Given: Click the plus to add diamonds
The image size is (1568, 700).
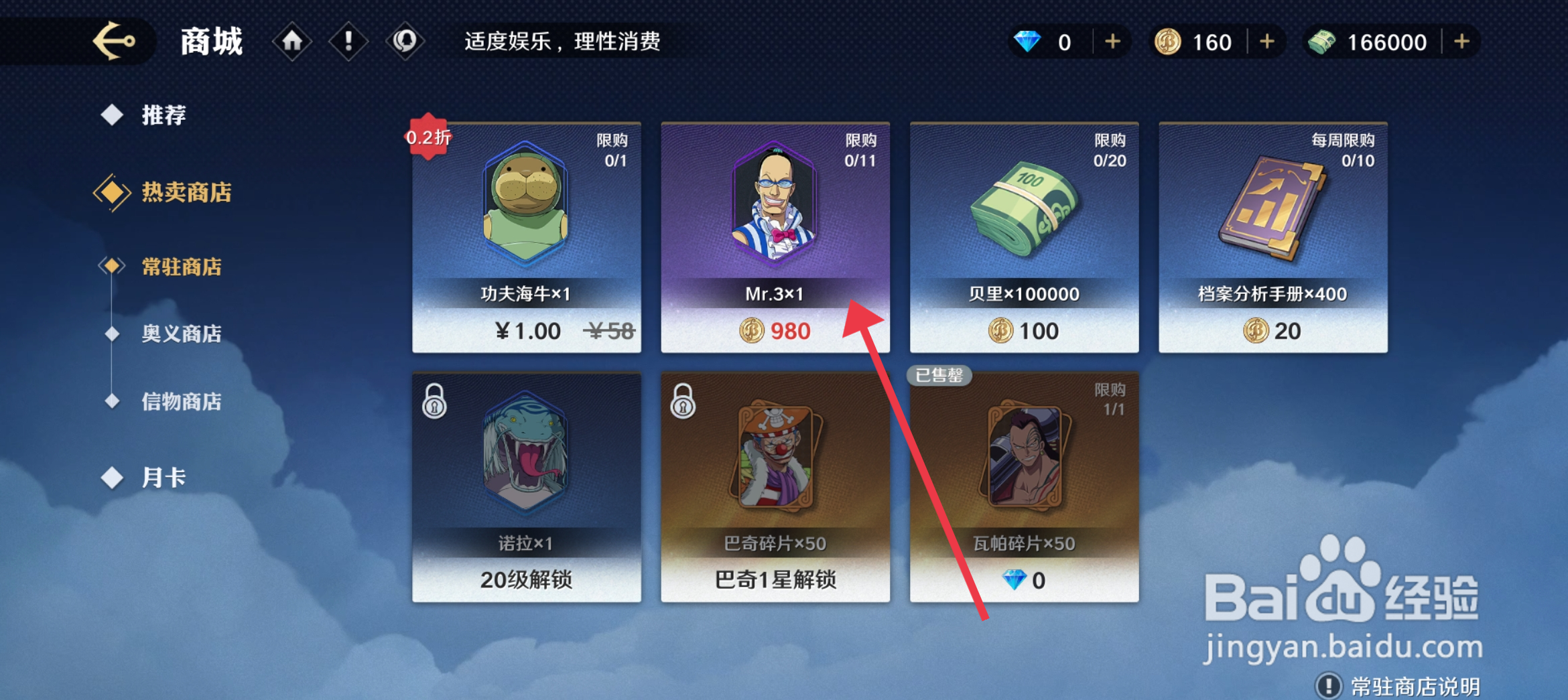Looking at the screenshot, I should coord(1112,42).
